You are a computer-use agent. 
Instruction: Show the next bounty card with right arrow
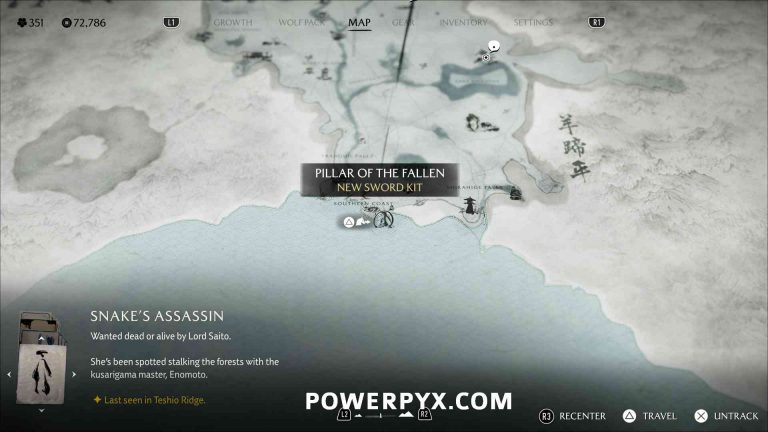coord(73,374)
